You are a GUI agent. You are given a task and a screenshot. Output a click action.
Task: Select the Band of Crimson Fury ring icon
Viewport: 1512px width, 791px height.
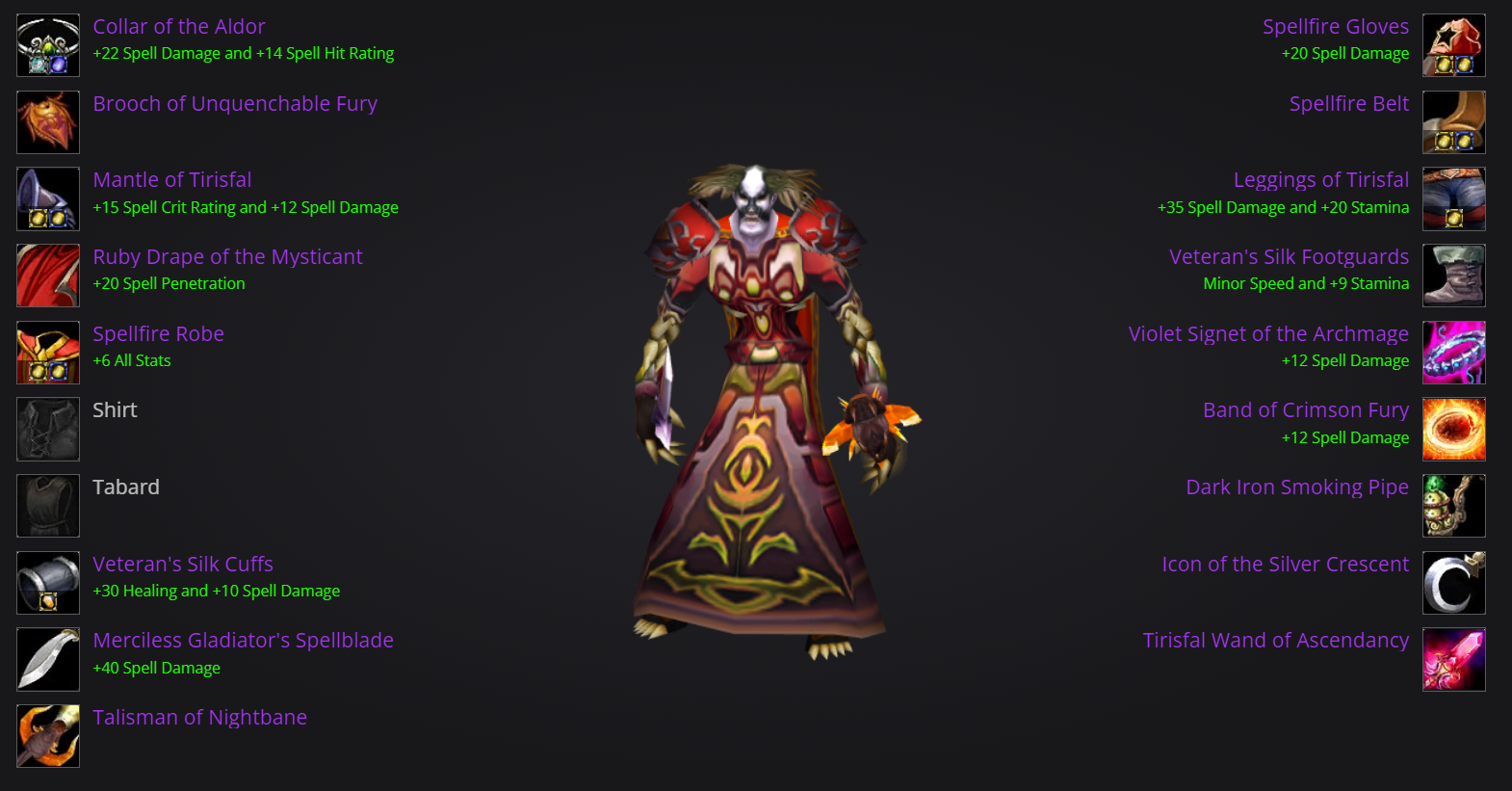click(x=1453, y=429)
